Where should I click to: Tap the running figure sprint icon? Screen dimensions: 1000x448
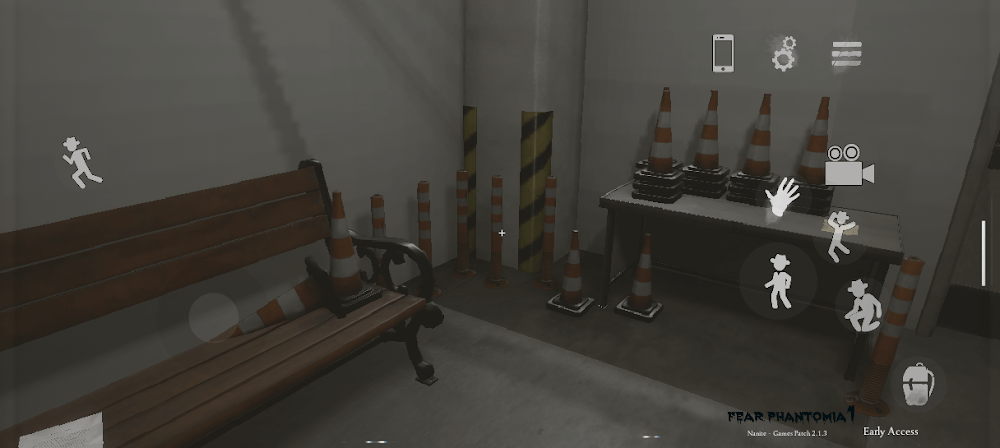point(80,162)
